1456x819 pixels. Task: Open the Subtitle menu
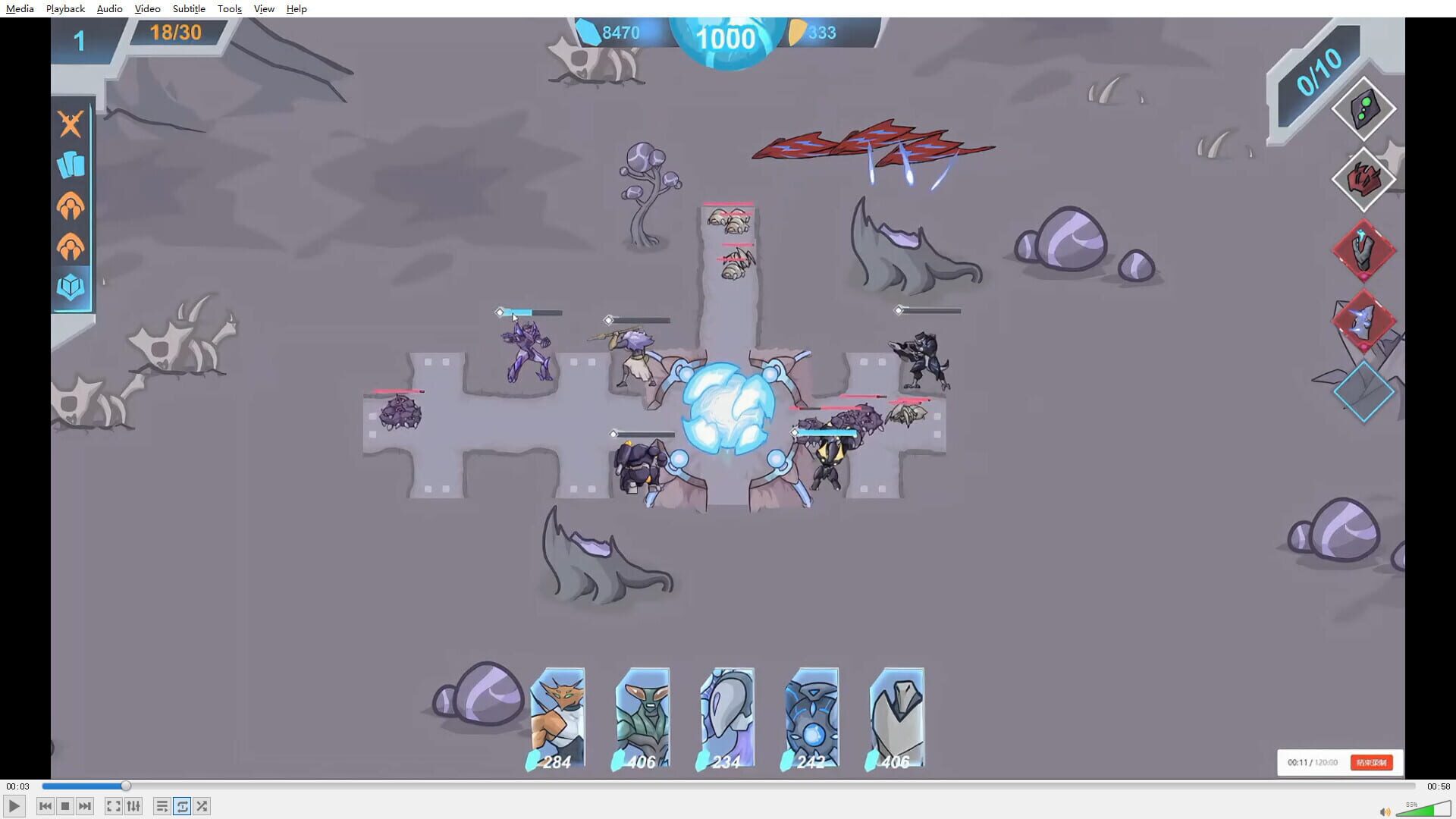coord(188,8)
